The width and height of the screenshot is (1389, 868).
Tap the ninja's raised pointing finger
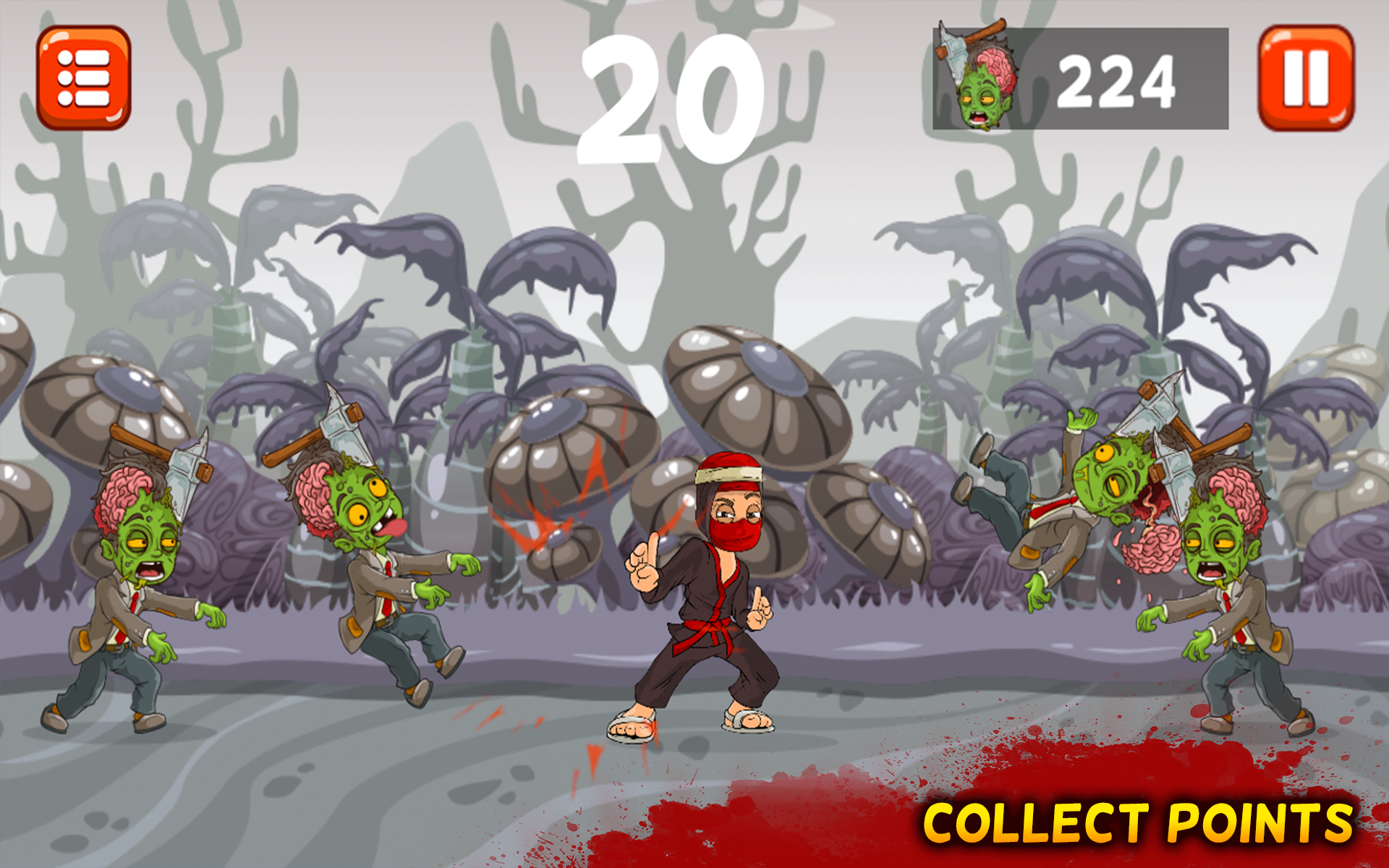coord(644,557)
